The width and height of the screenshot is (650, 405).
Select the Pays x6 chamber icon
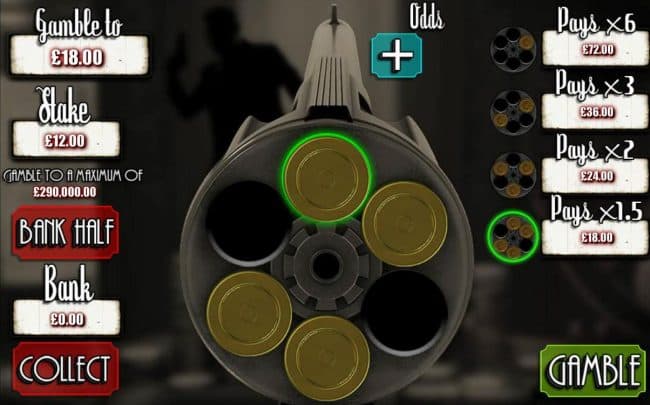pyautogui.click(x=514, y=46)
